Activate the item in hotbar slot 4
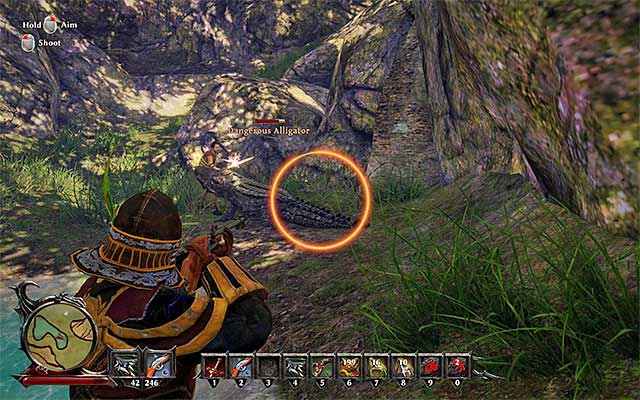 (x=294, y=366)
